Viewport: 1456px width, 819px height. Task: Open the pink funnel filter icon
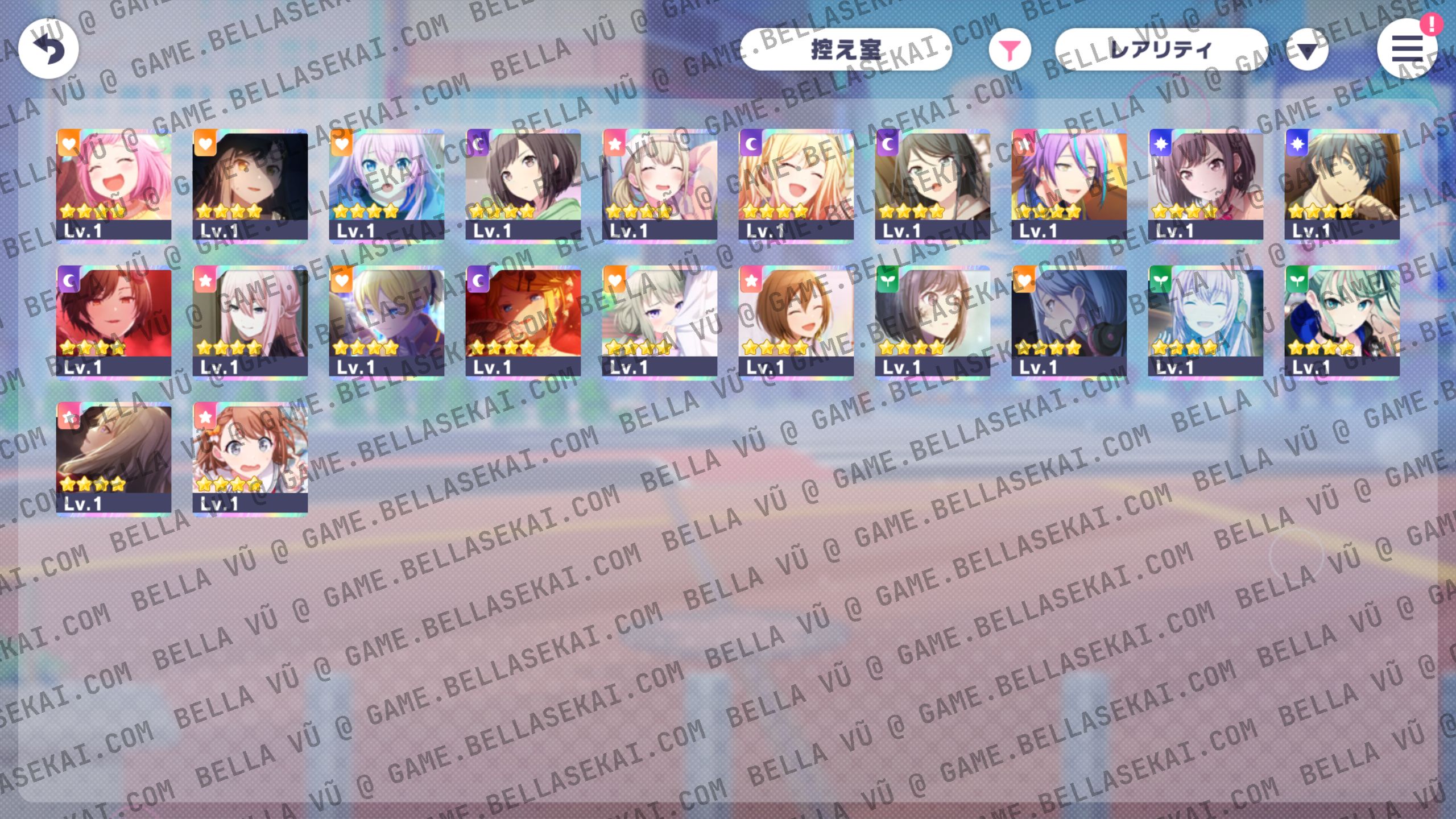click(x=1010, y=50)
